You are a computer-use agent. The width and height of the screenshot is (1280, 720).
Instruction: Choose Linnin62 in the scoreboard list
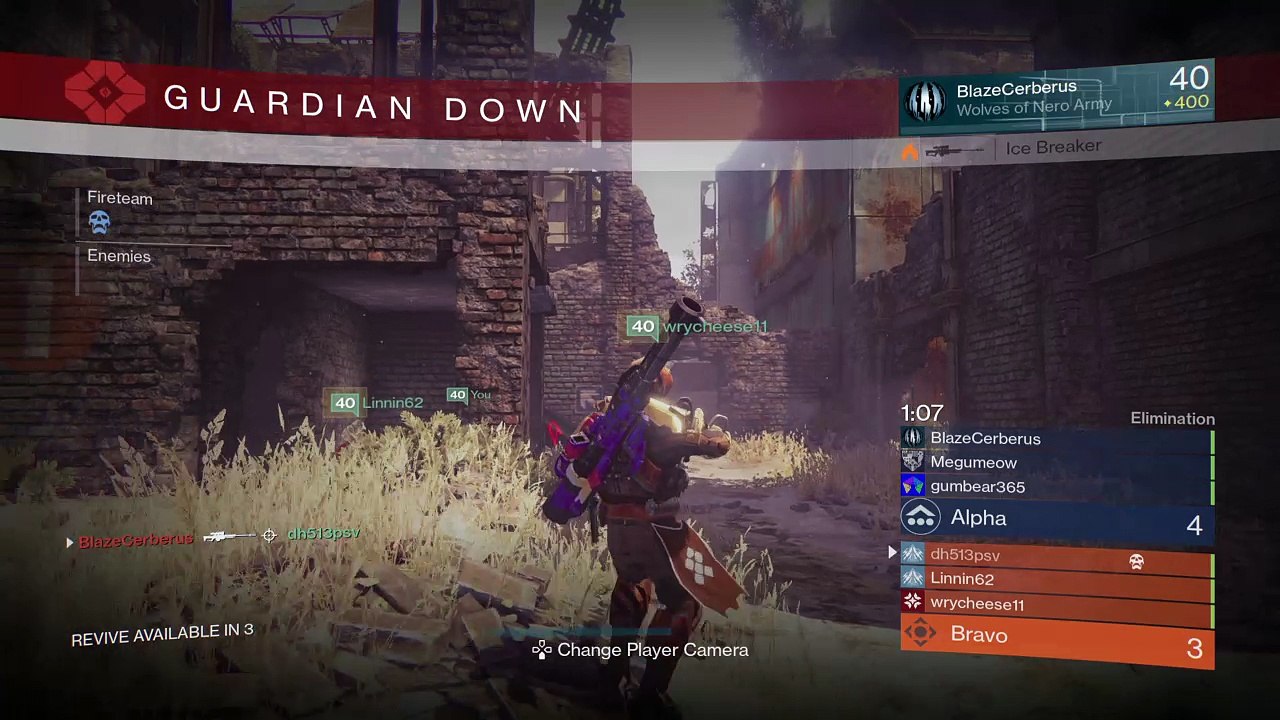coord(1055,579)
